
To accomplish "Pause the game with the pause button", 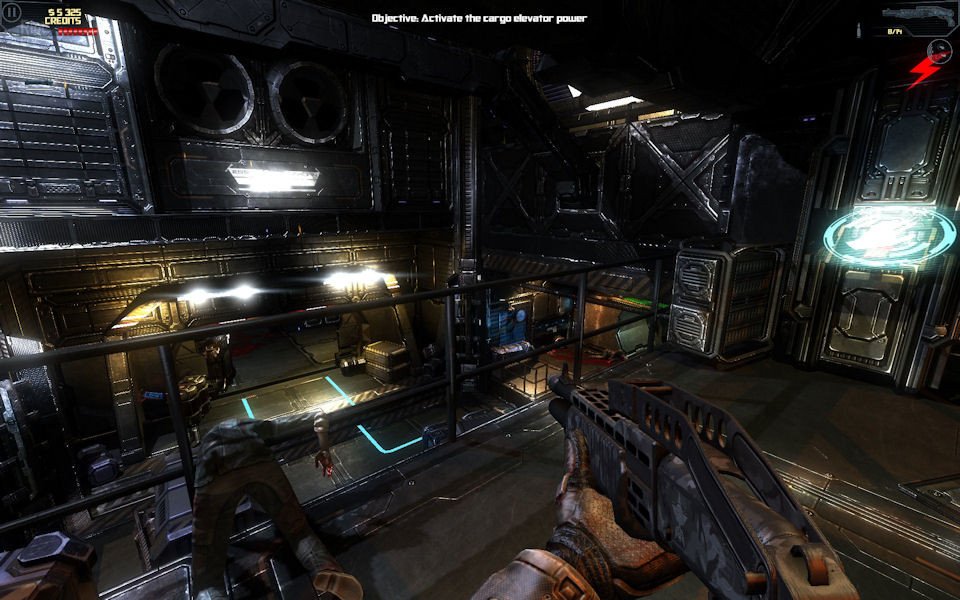I will pos(12,14).
